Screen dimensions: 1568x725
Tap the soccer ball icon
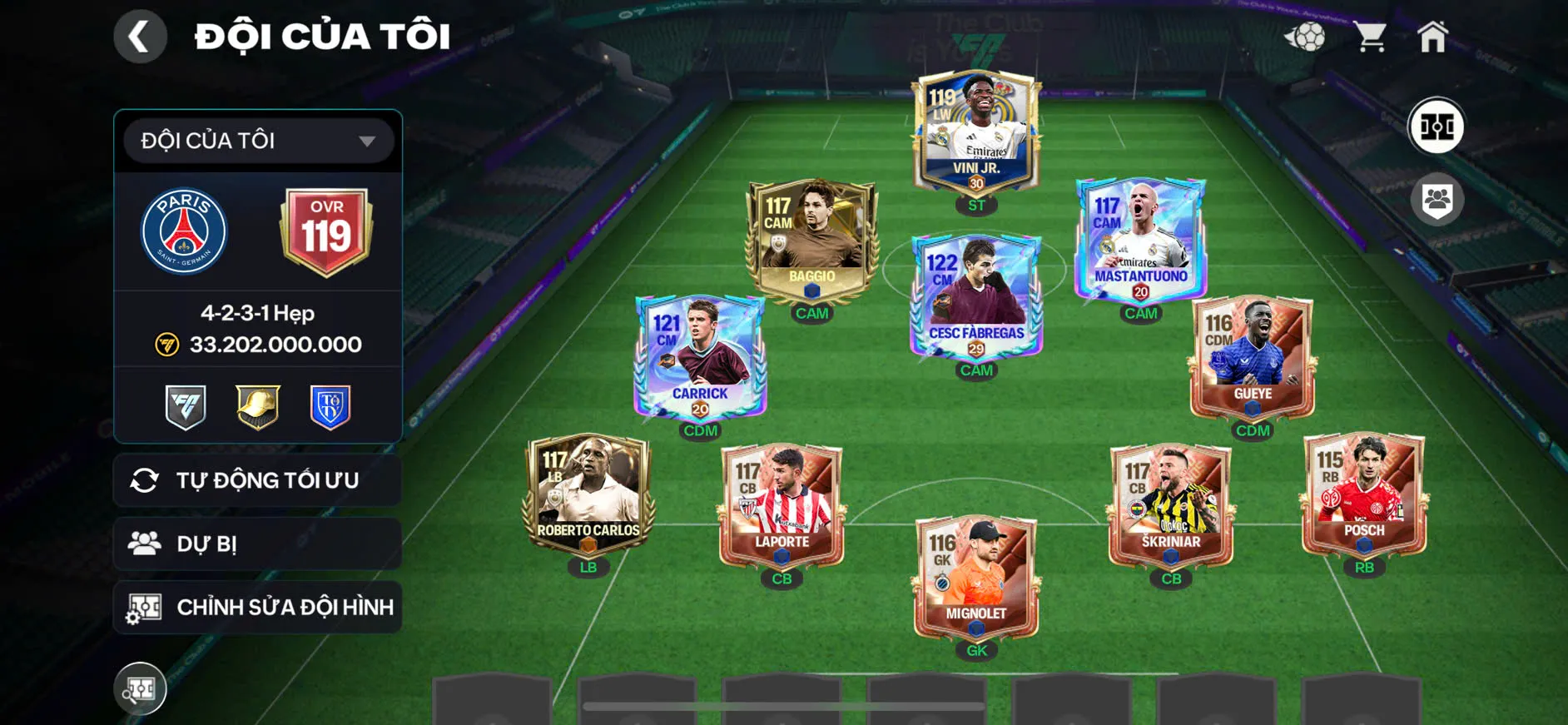point(1305,37)
